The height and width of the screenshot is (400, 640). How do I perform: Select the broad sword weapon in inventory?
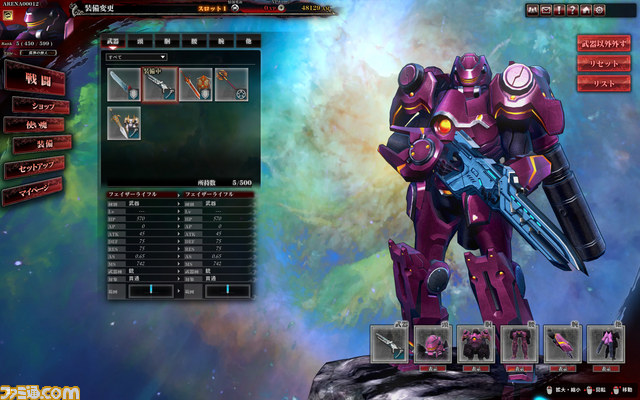coord(124,84)
